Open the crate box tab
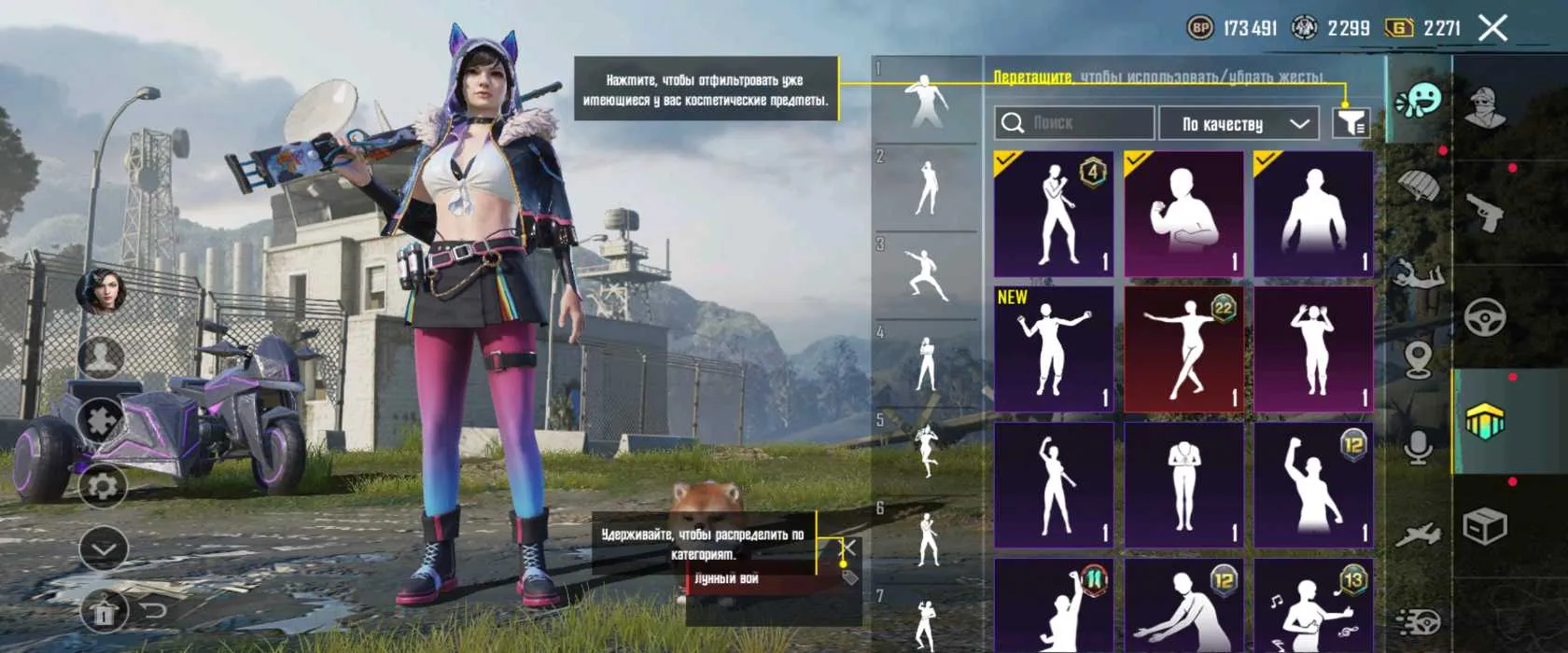This screenshot has height=653, width=1568. pyautogui.click(x=1486, y=527)
